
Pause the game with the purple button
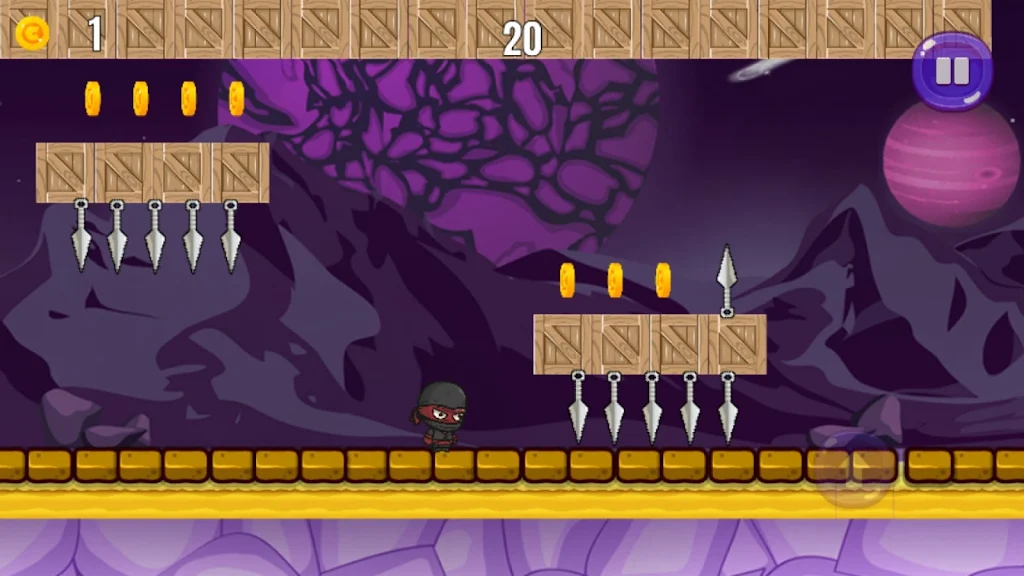coord(952,71)
